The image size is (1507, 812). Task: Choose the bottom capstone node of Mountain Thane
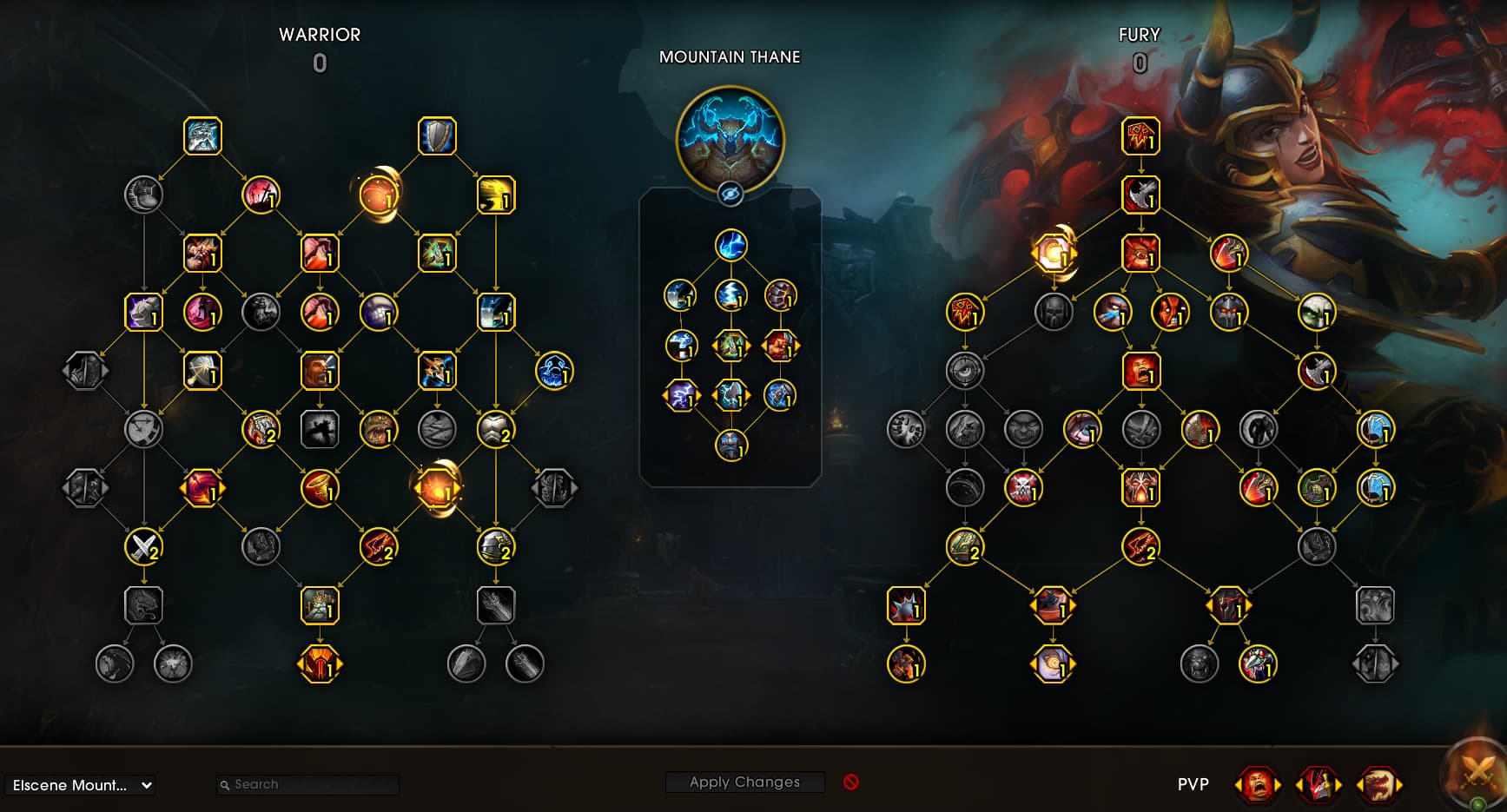[x=731, y=446]
